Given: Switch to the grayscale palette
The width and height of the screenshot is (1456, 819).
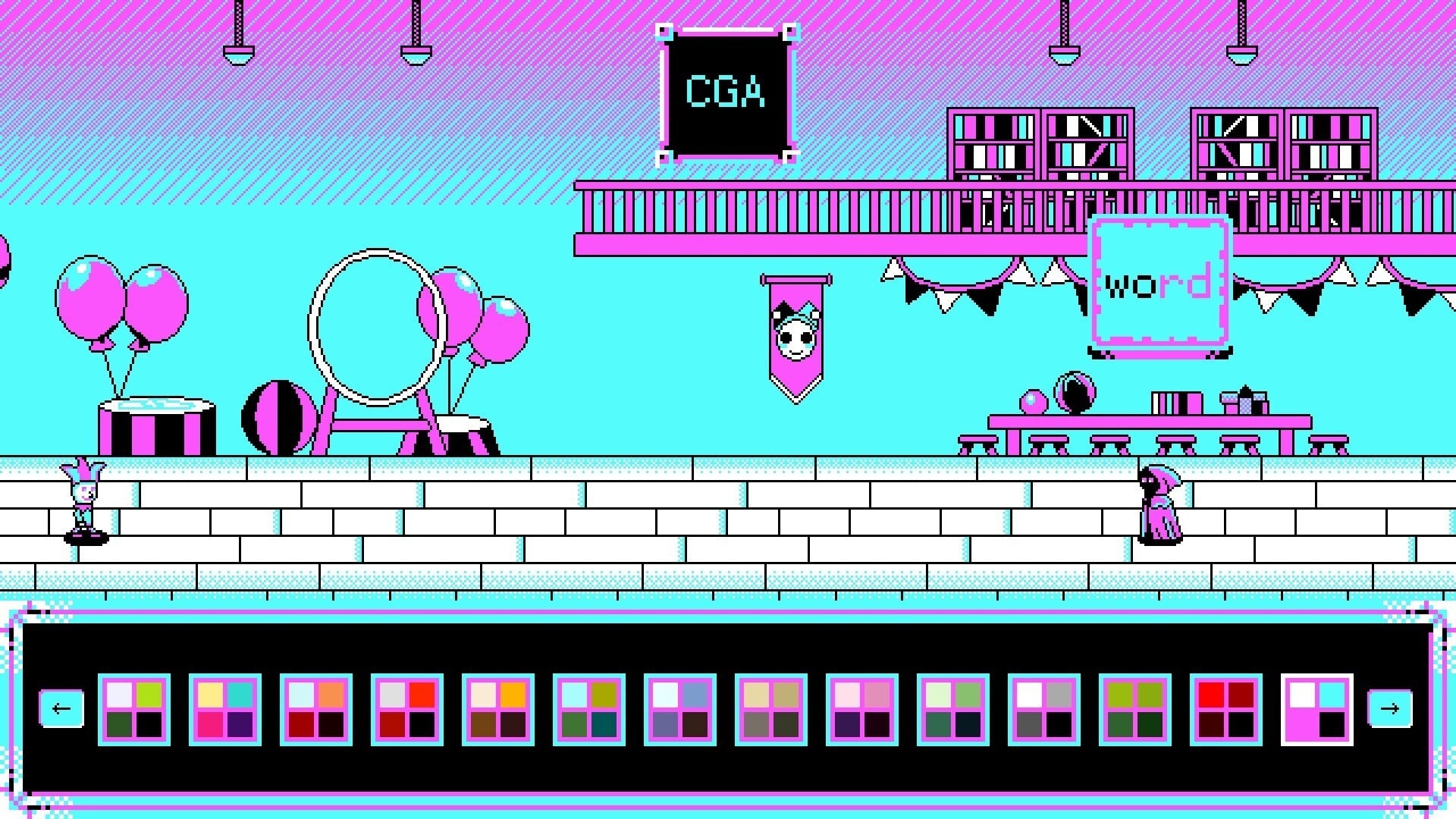Looking at the screenshot, I should [1044, 710].
